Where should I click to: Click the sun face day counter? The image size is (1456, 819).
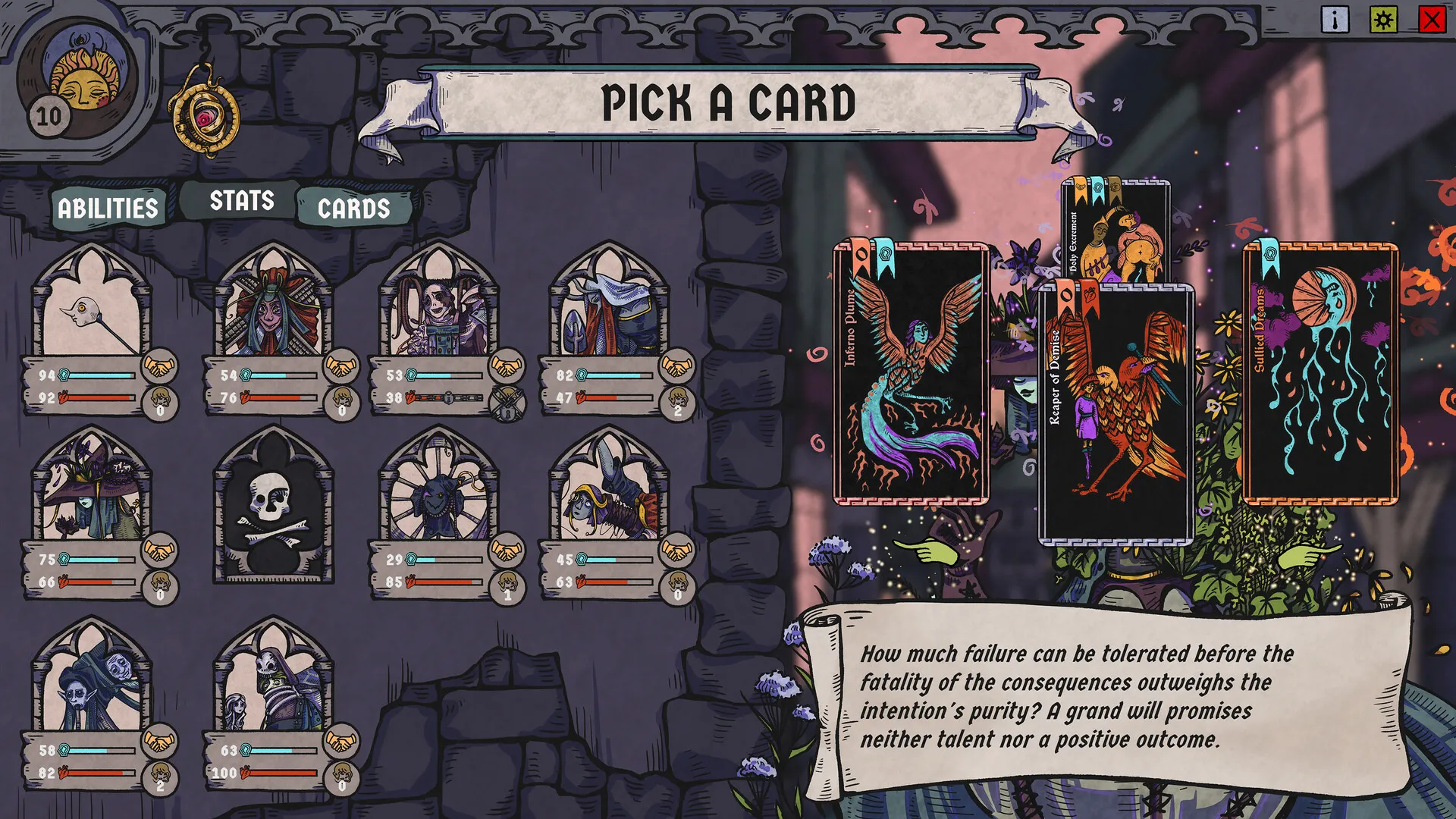[82, 83]
